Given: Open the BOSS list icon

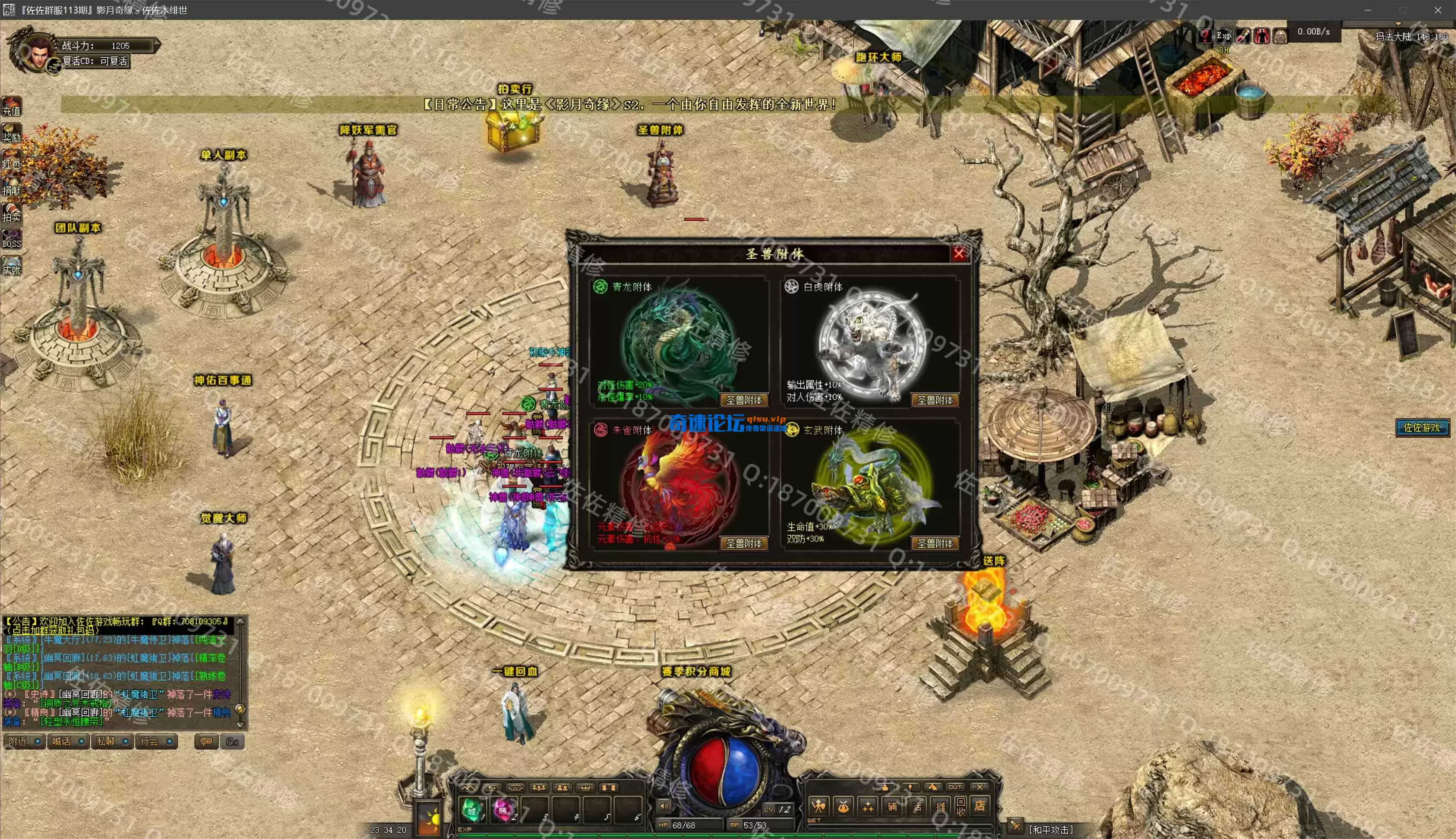Looking at the screenshot, I should tap(12, 239).
